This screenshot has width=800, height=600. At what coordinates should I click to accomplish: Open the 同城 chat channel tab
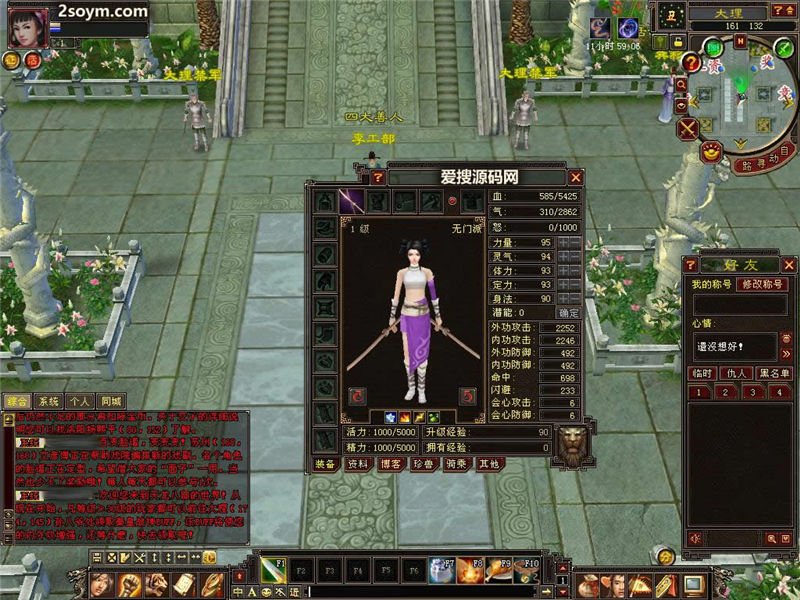[111, 401]
